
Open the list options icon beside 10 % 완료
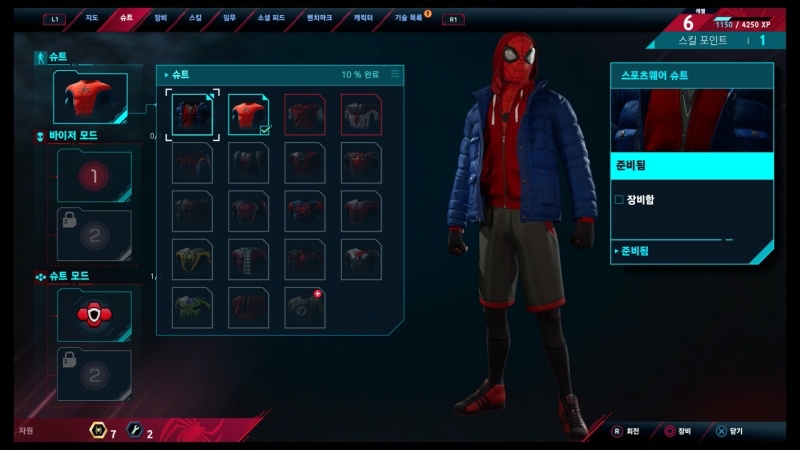pos(395,74)
